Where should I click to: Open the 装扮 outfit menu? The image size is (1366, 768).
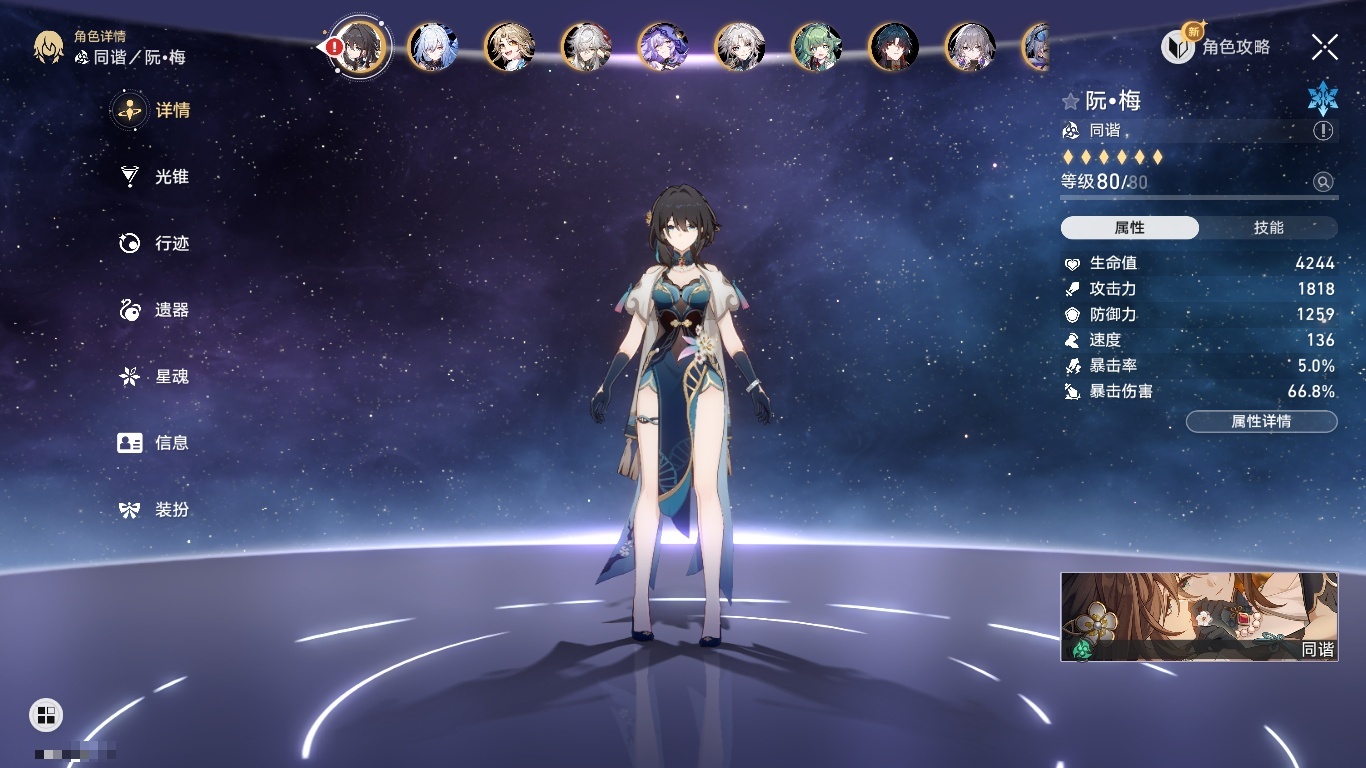(x=155, y=510)
